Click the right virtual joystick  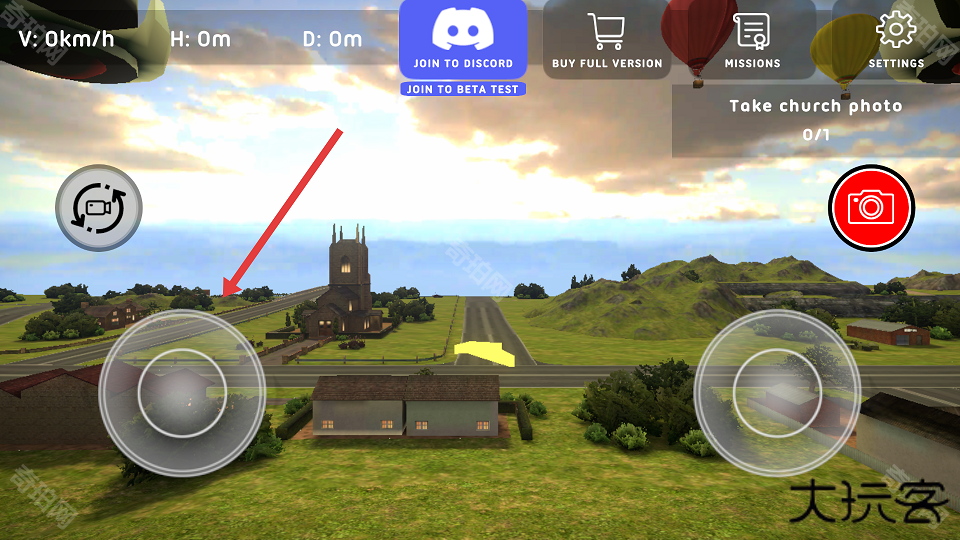pos(777,393)
